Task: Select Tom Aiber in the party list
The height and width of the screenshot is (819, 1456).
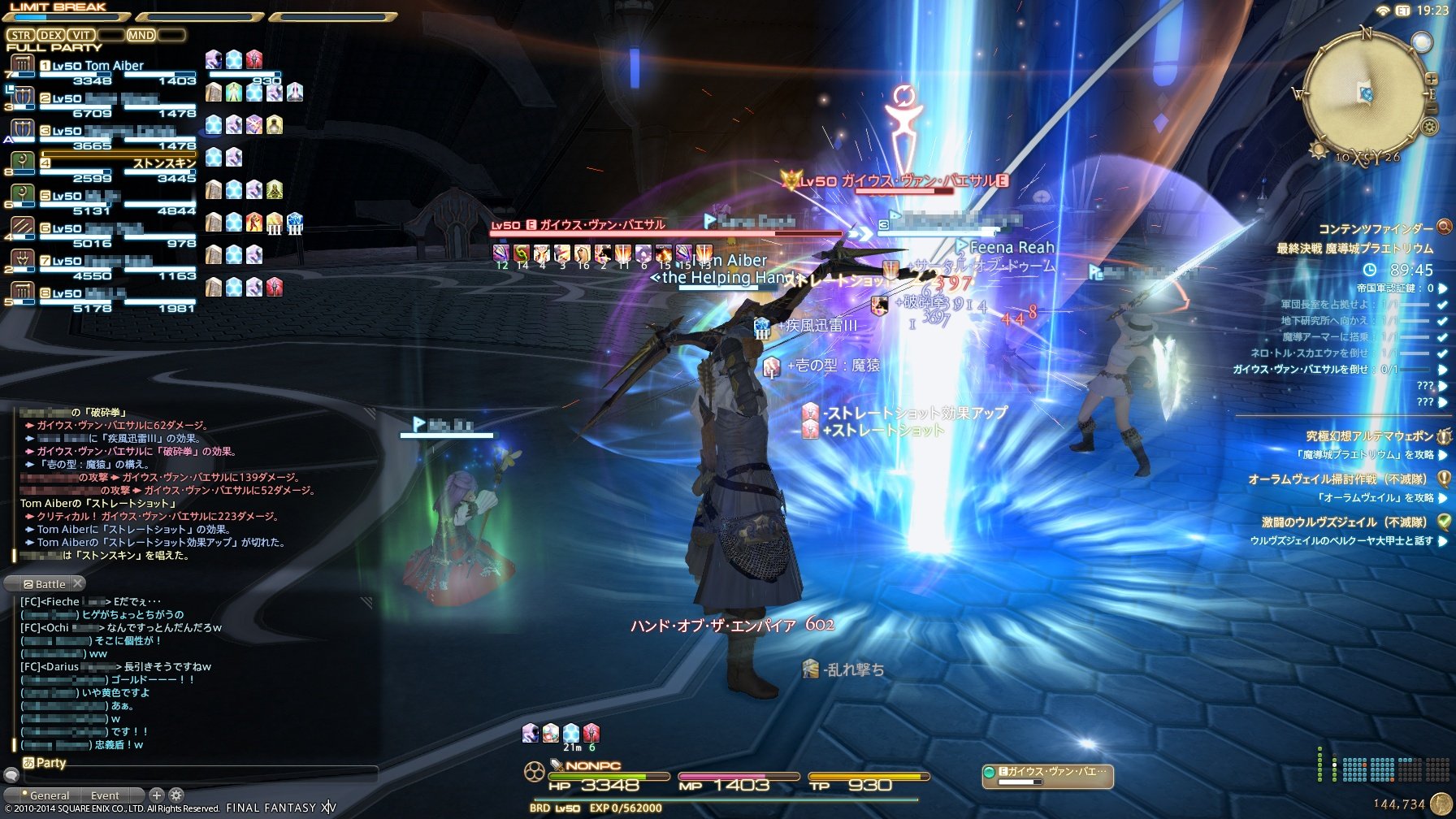Action: 114,66
